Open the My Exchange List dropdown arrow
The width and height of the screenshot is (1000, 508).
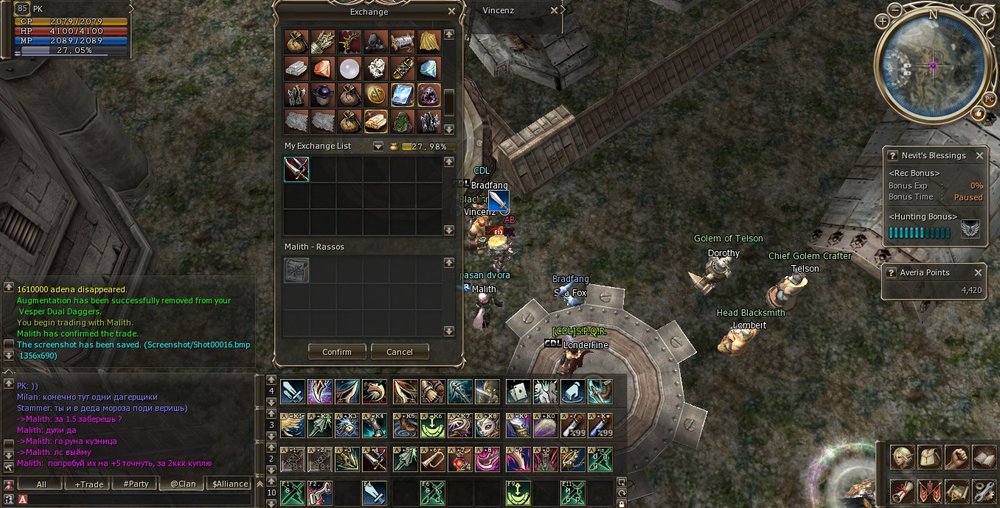(x=378, y=146)
